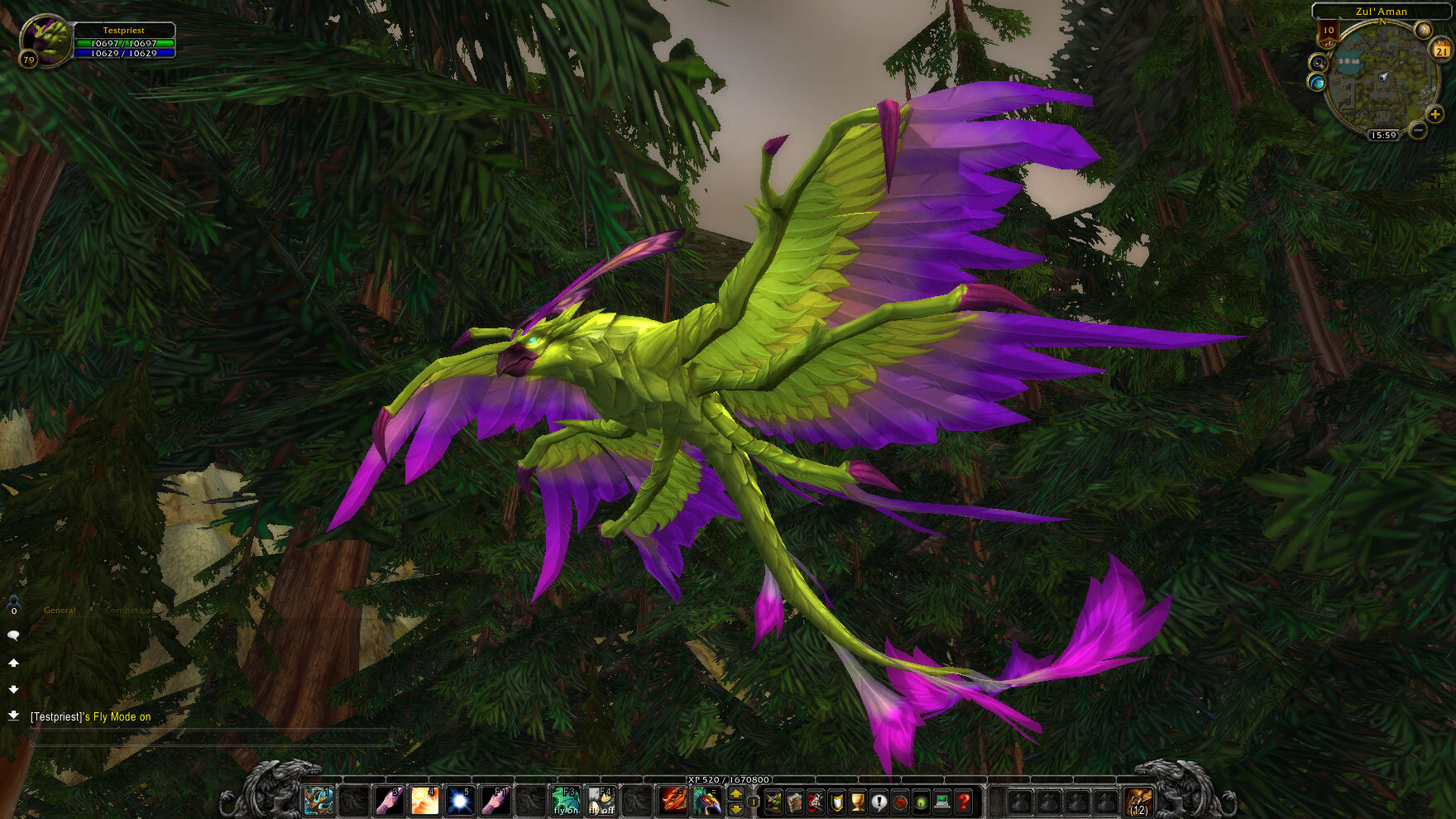Open the dungeon finder green eye icon

[x=921, y=802]
